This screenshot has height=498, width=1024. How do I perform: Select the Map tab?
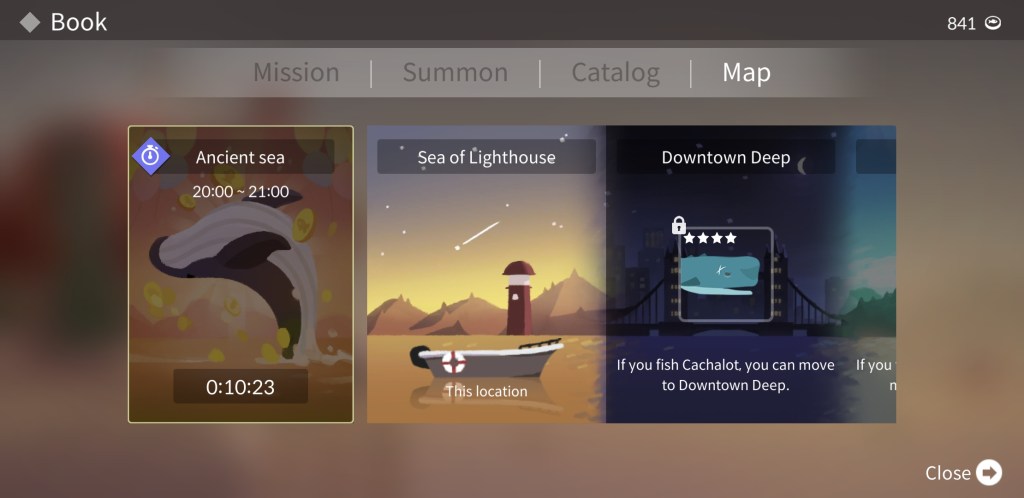(x=746, y=73)
